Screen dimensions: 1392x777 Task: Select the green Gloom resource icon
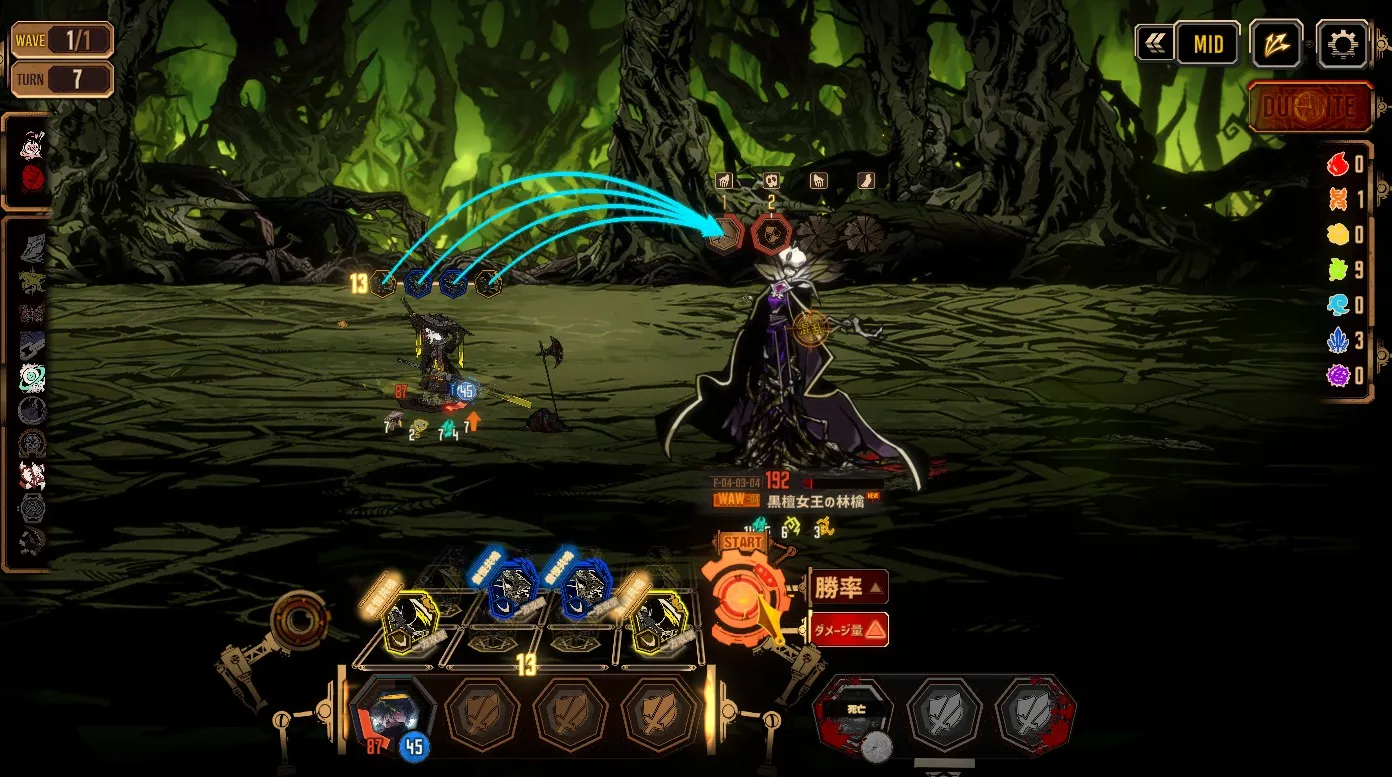point(1339,270)
